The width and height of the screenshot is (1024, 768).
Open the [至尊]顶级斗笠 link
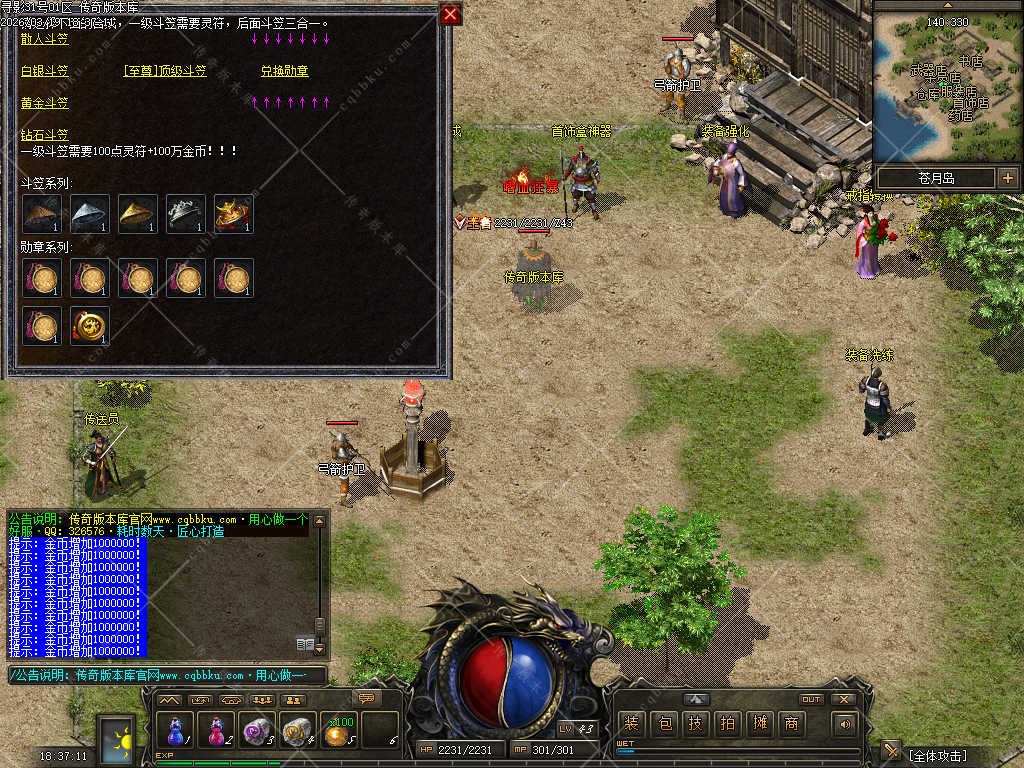pos(165,71)
